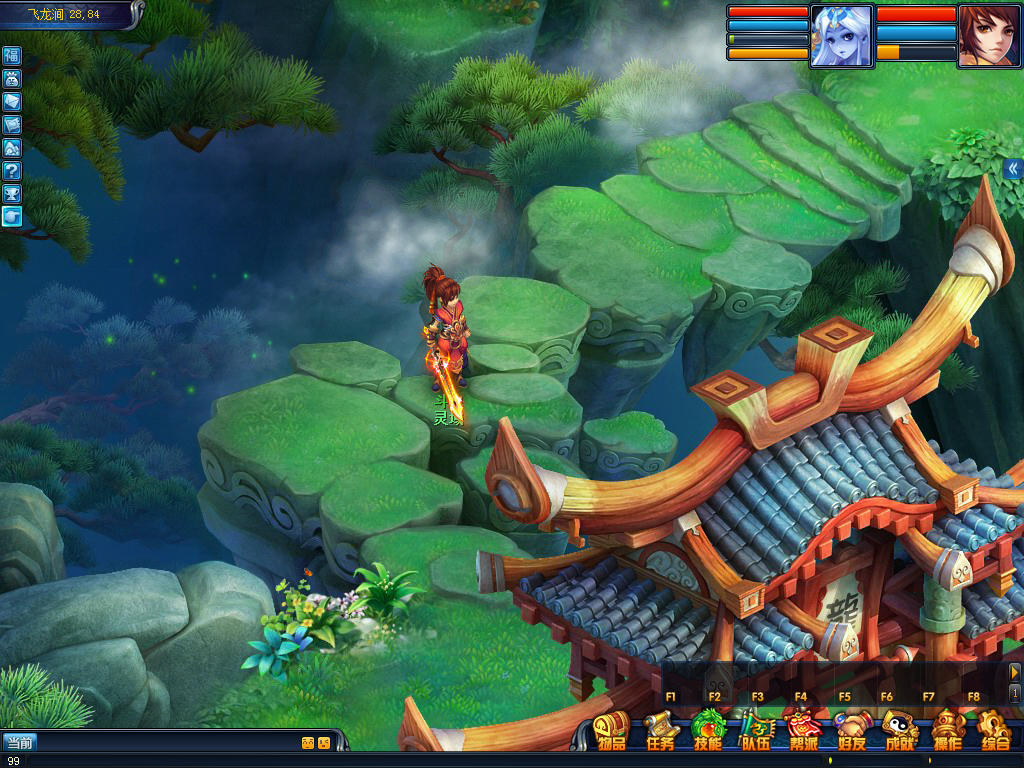Open the 操作 actions menu
This screenshot has width=1024, height=768.
(946, 730)
